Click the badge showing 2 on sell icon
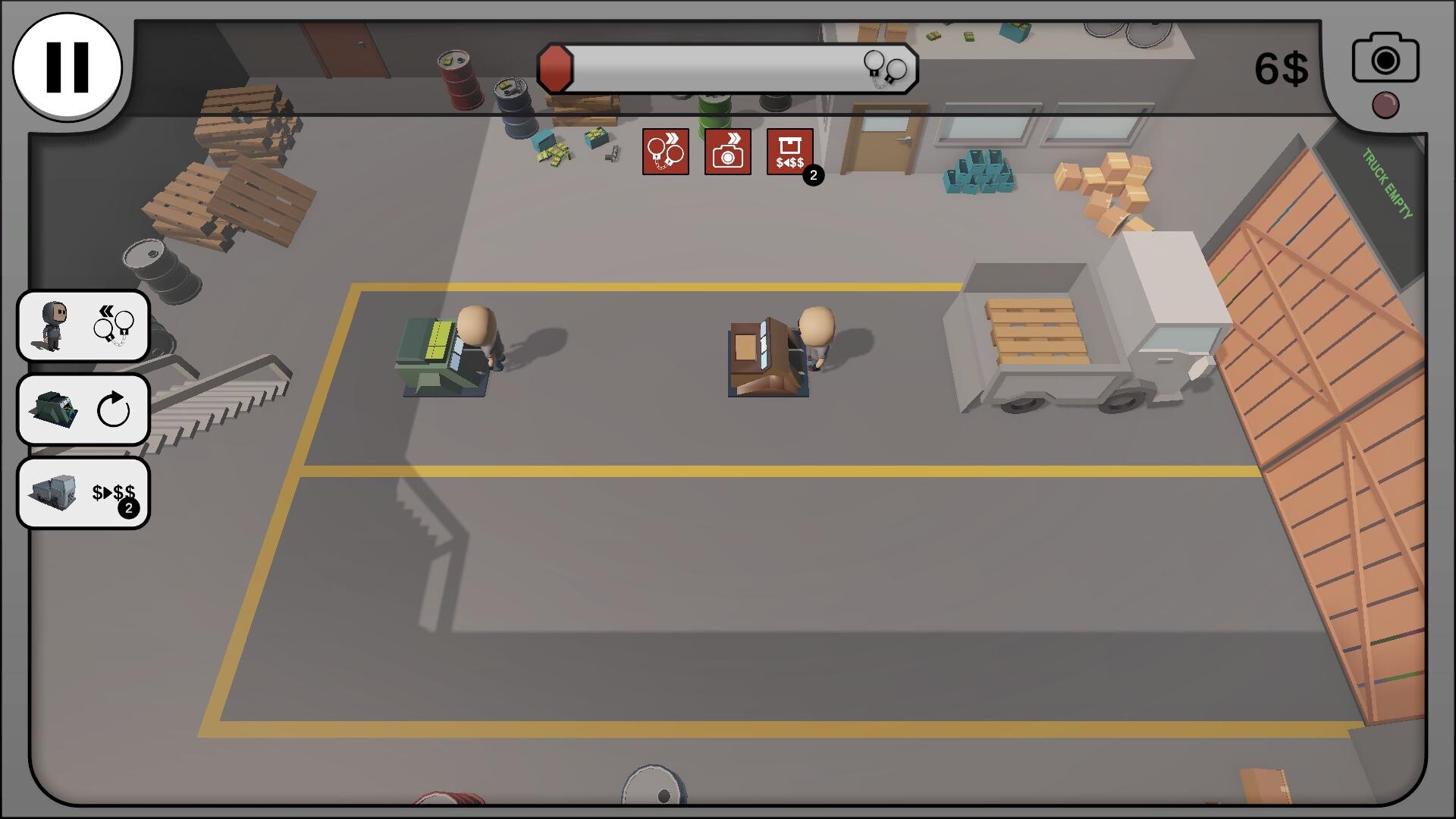1456x819 pixels. [x=811, y=175]
